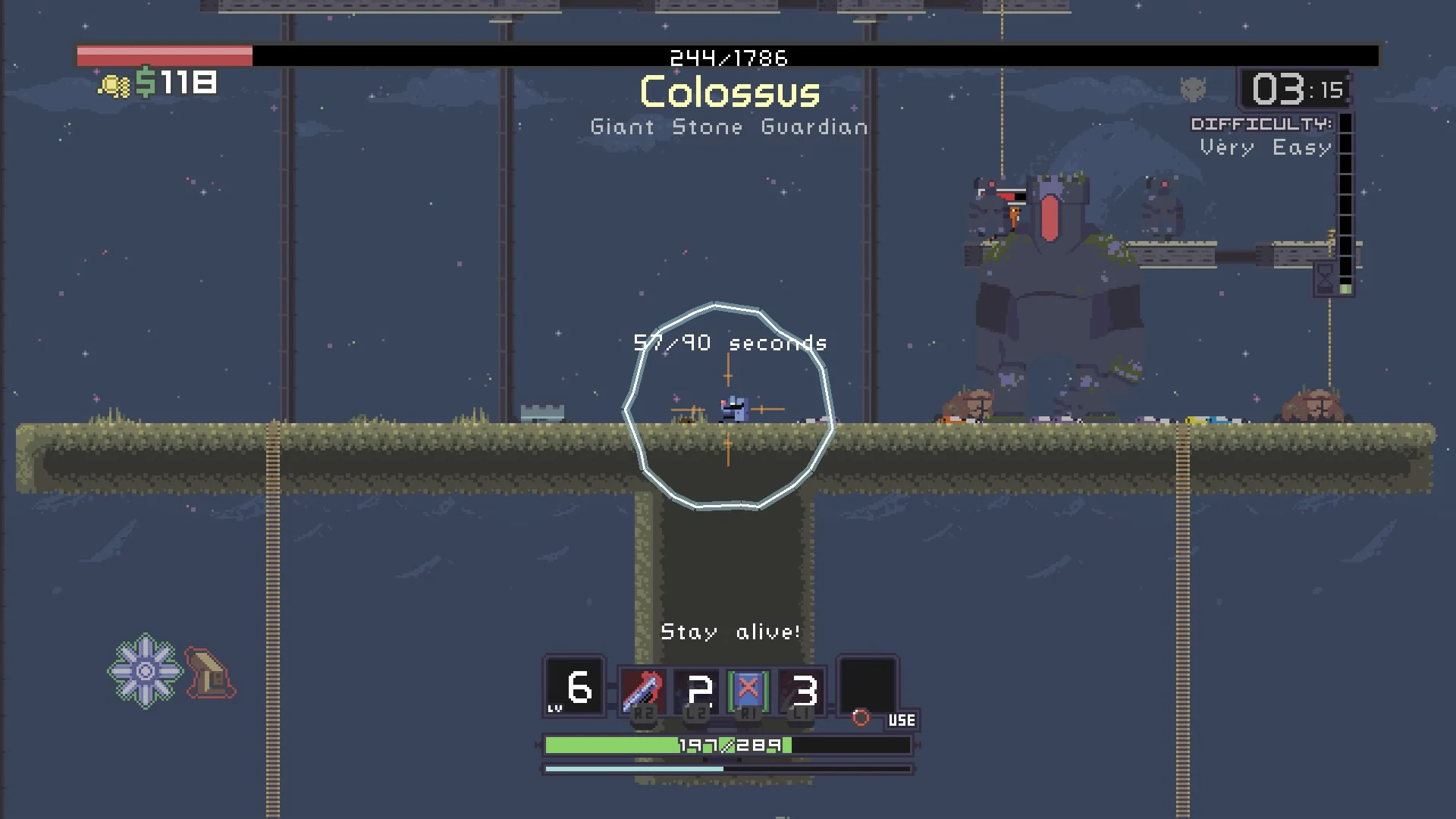Toggle the circular USE item indicator

tap(859, 718)
